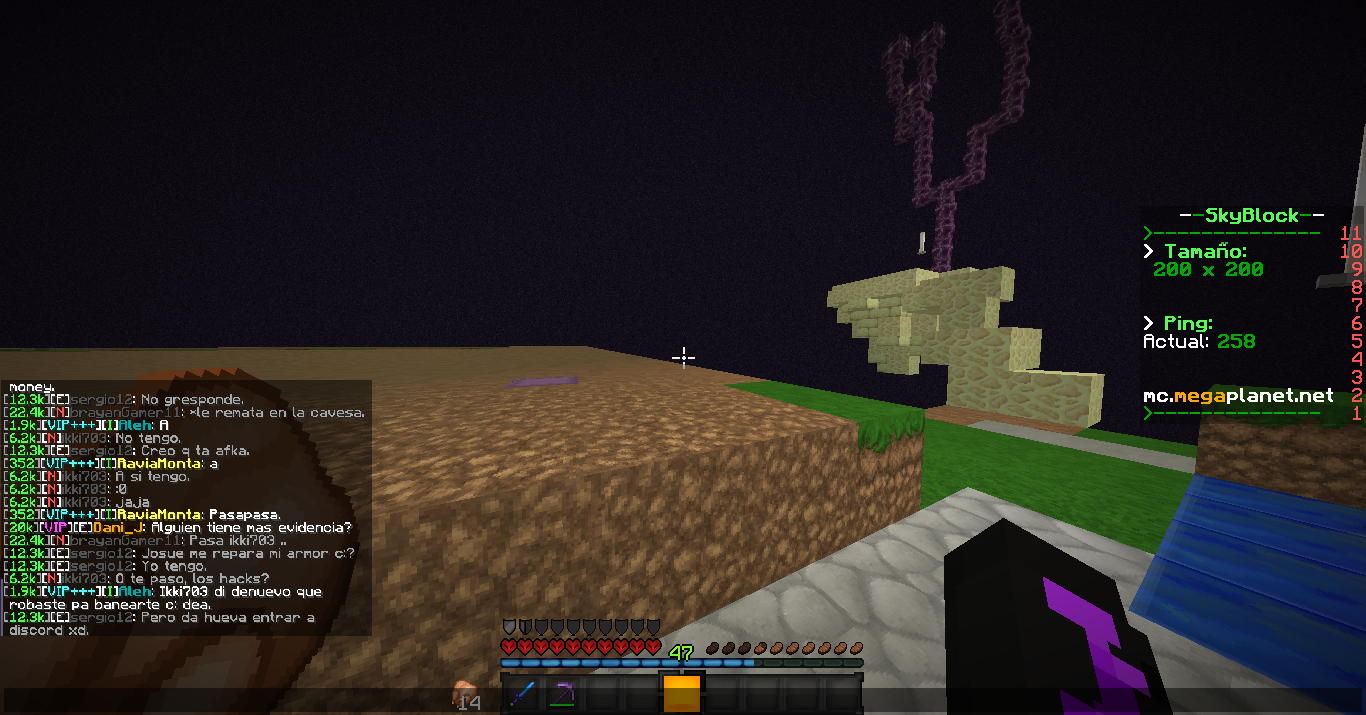Click the off-hand food slot showing 14

pyautogui.click(x=467, y=694)
